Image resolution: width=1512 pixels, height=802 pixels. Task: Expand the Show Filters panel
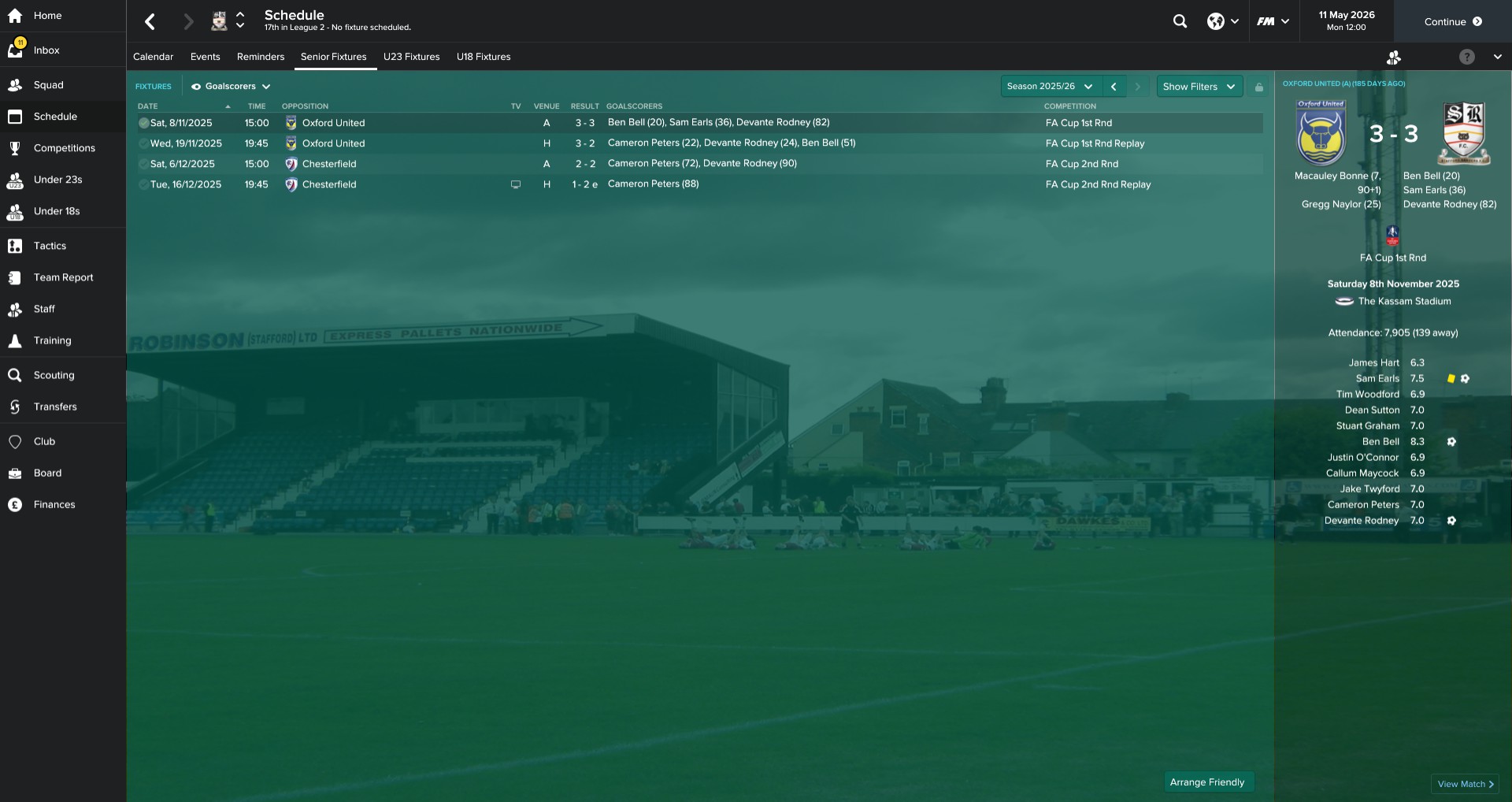click(1199, 87)
